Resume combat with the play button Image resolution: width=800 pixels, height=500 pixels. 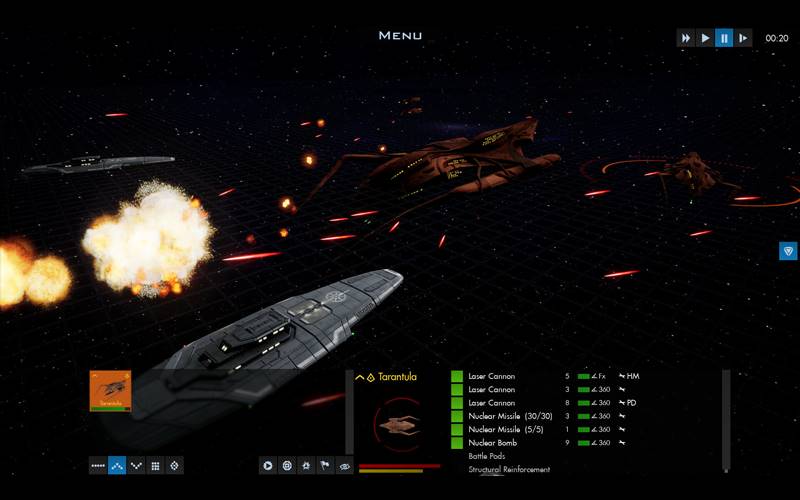point(705,38)
